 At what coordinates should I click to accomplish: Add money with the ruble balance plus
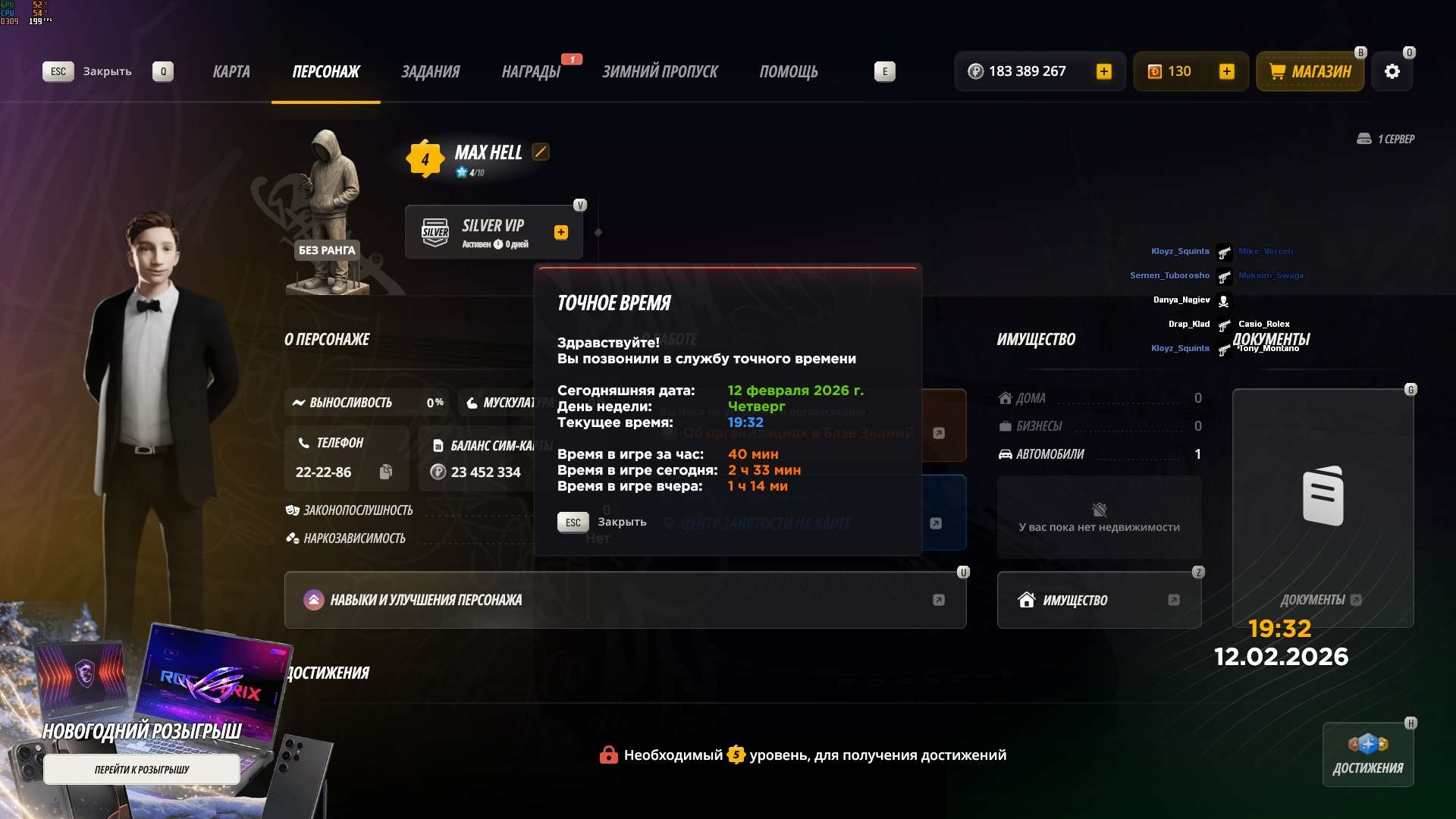point(1104,71)
